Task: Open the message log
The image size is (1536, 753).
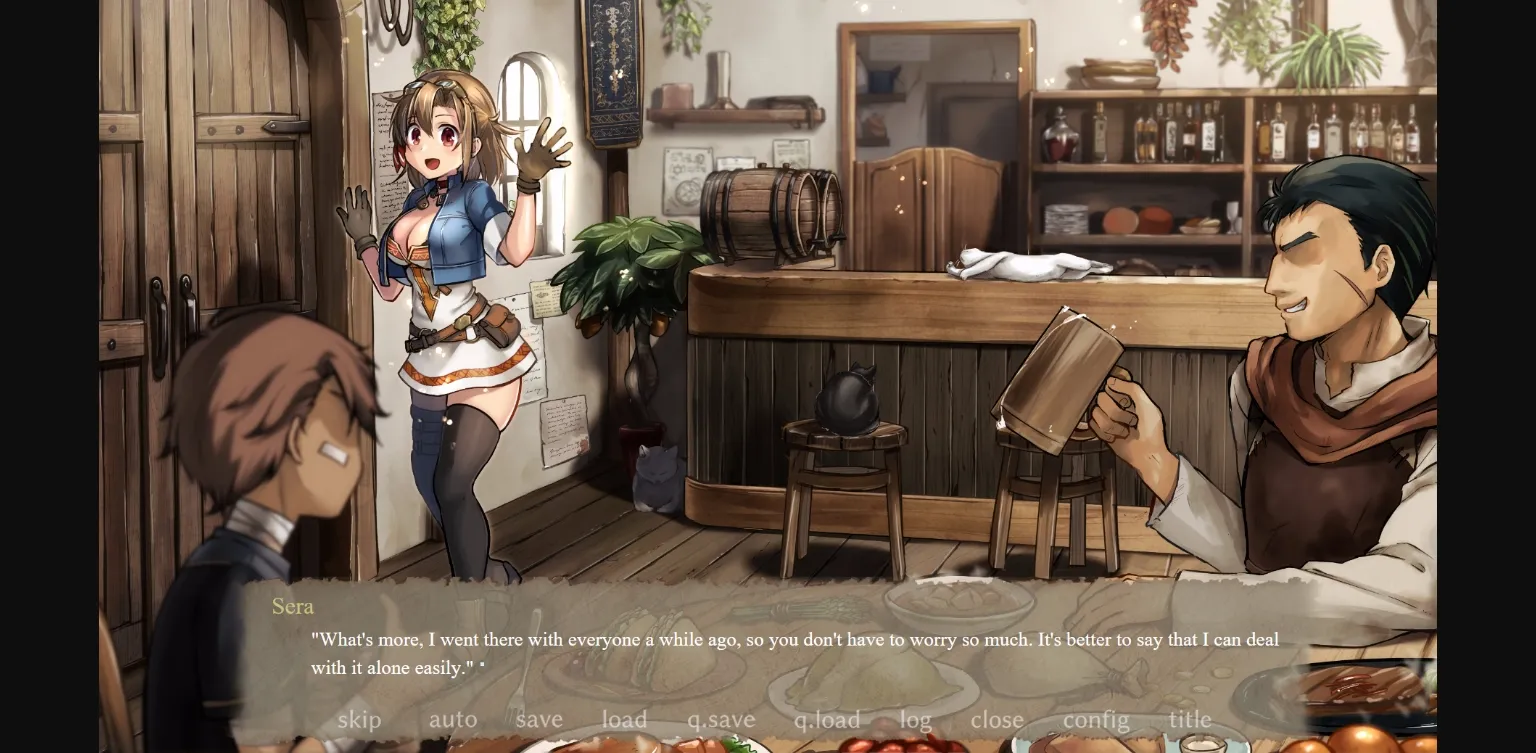Action: pos(915,719)
